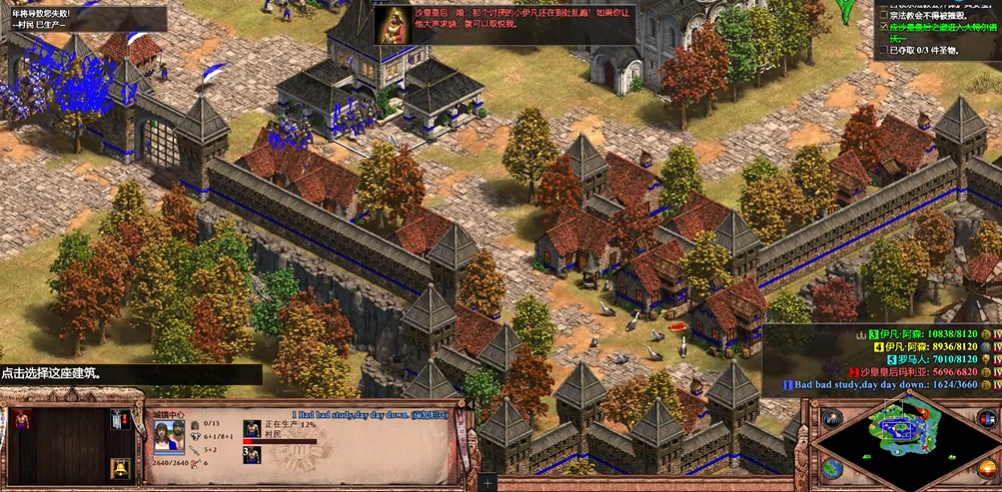Set the Town Center gather point
The height and width of the screenshot is (492, 1002).
(x=120, y=419)
